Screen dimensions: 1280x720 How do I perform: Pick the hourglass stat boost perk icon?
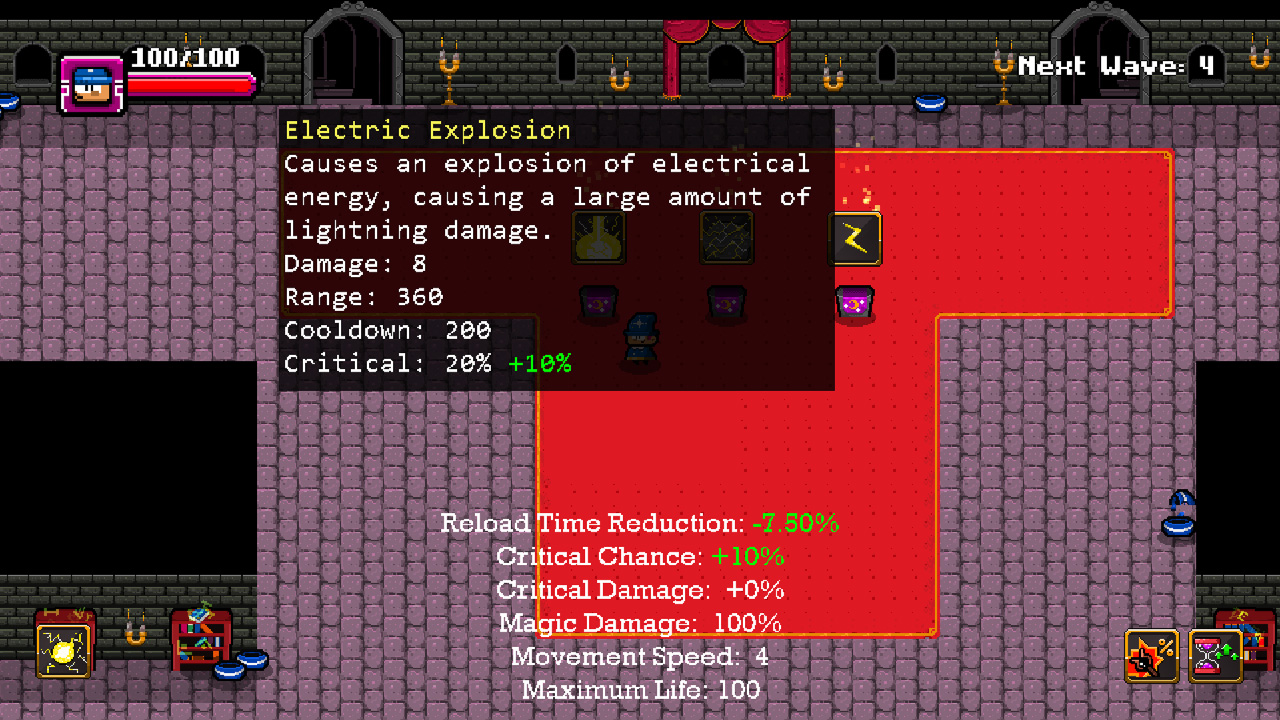[x=1216, y=655]
